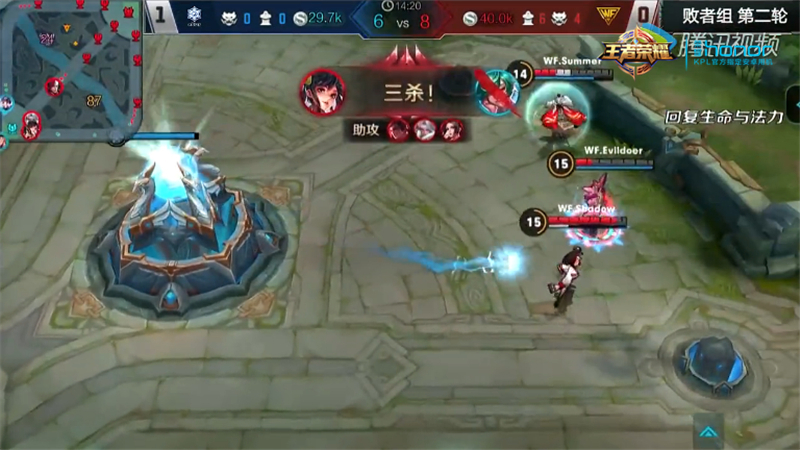
Task: Expand the panel with the cyan up-arrow button
Action: click(x=708, y=431)
